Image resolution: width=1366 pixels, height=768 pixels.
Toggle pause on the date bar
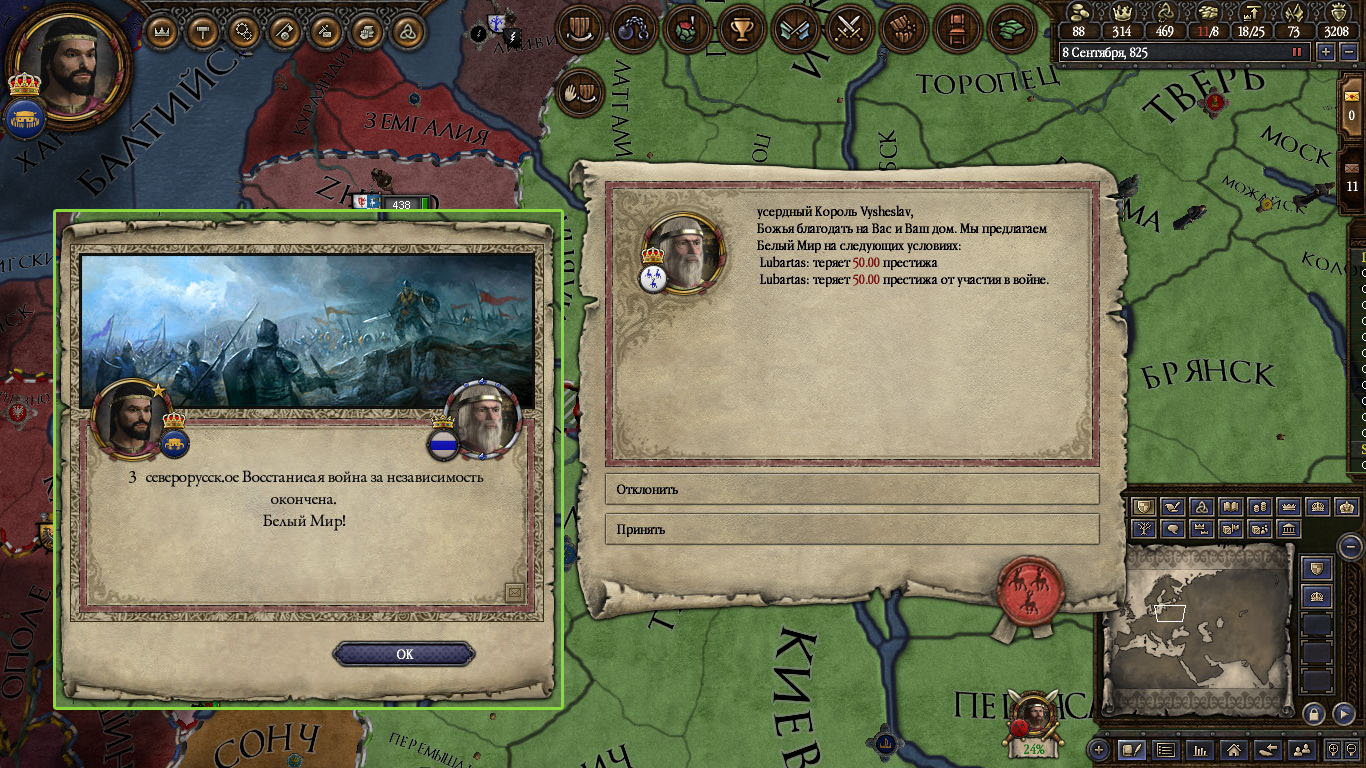[1298, 52]
